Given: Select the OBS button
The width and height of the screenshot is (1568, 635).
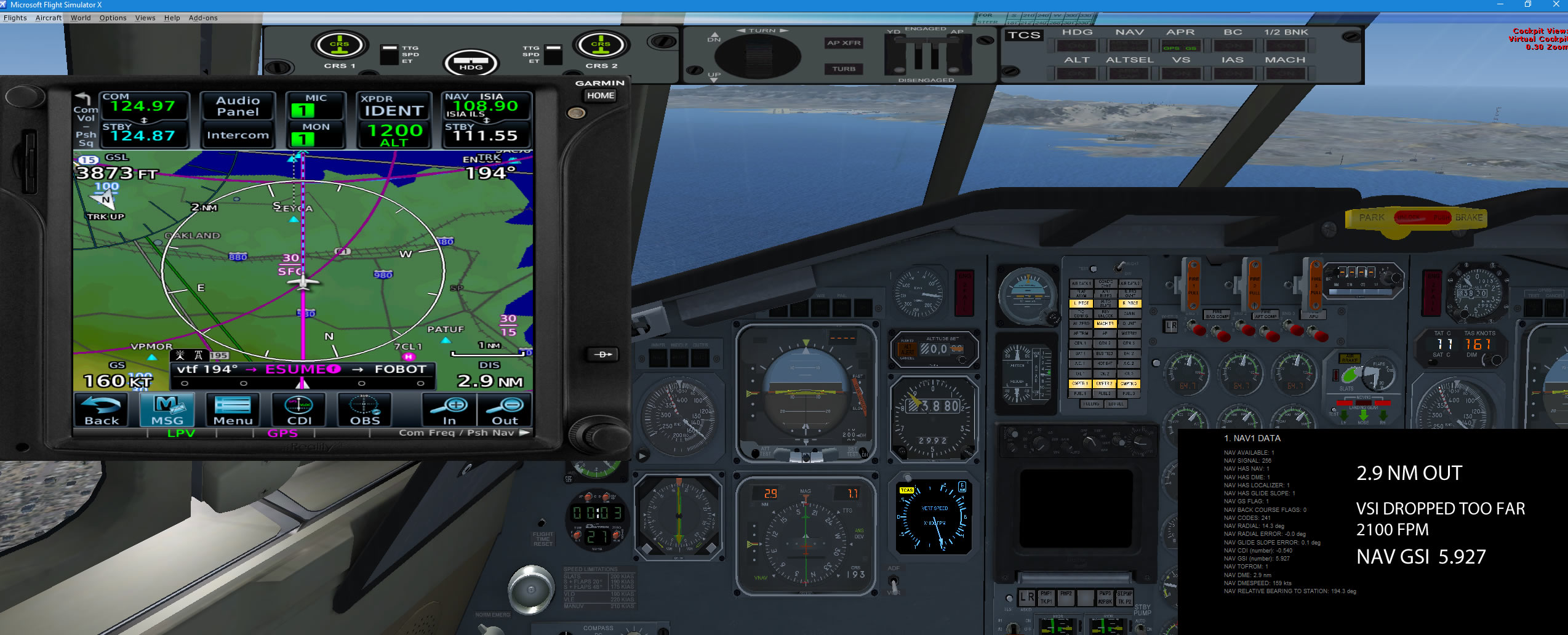Looking at the screenshot, I should coord(365,410).
